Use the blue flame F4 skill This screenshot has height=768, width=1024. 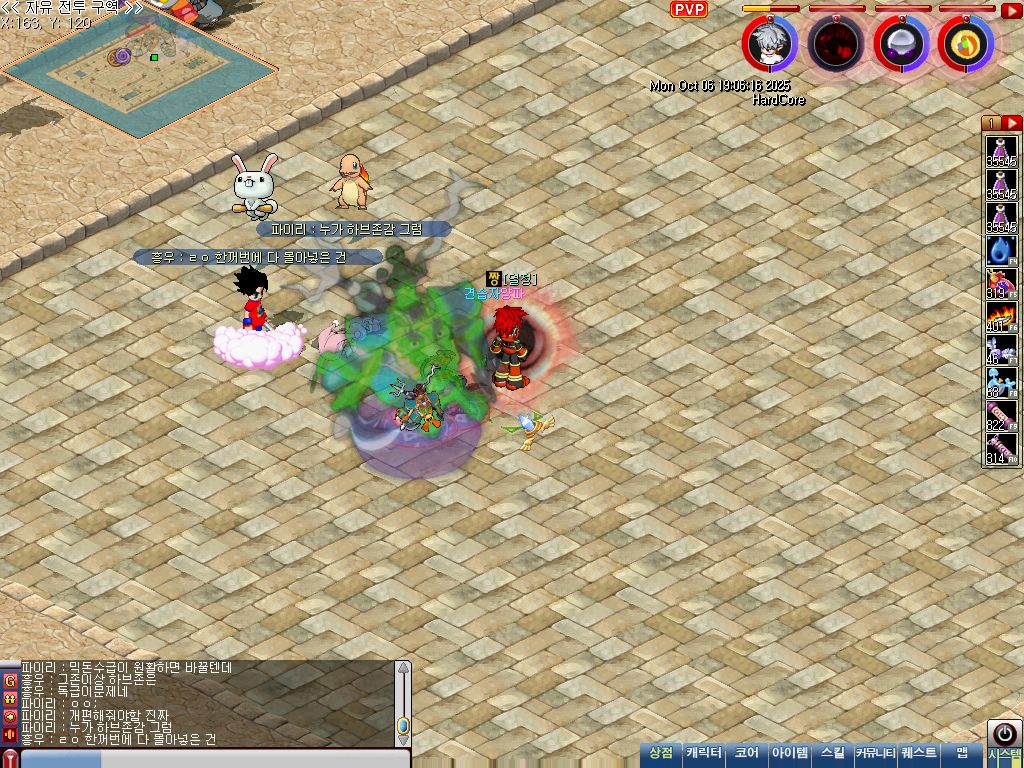point(1001,251)
